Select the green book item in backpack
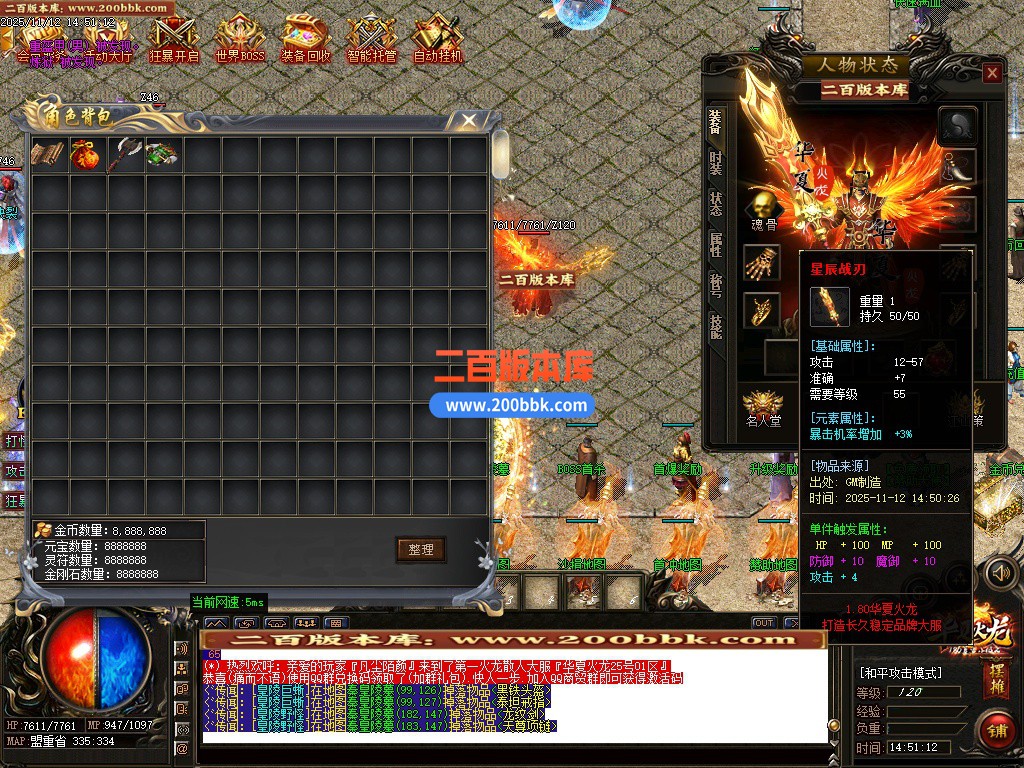 coord(160,155)
